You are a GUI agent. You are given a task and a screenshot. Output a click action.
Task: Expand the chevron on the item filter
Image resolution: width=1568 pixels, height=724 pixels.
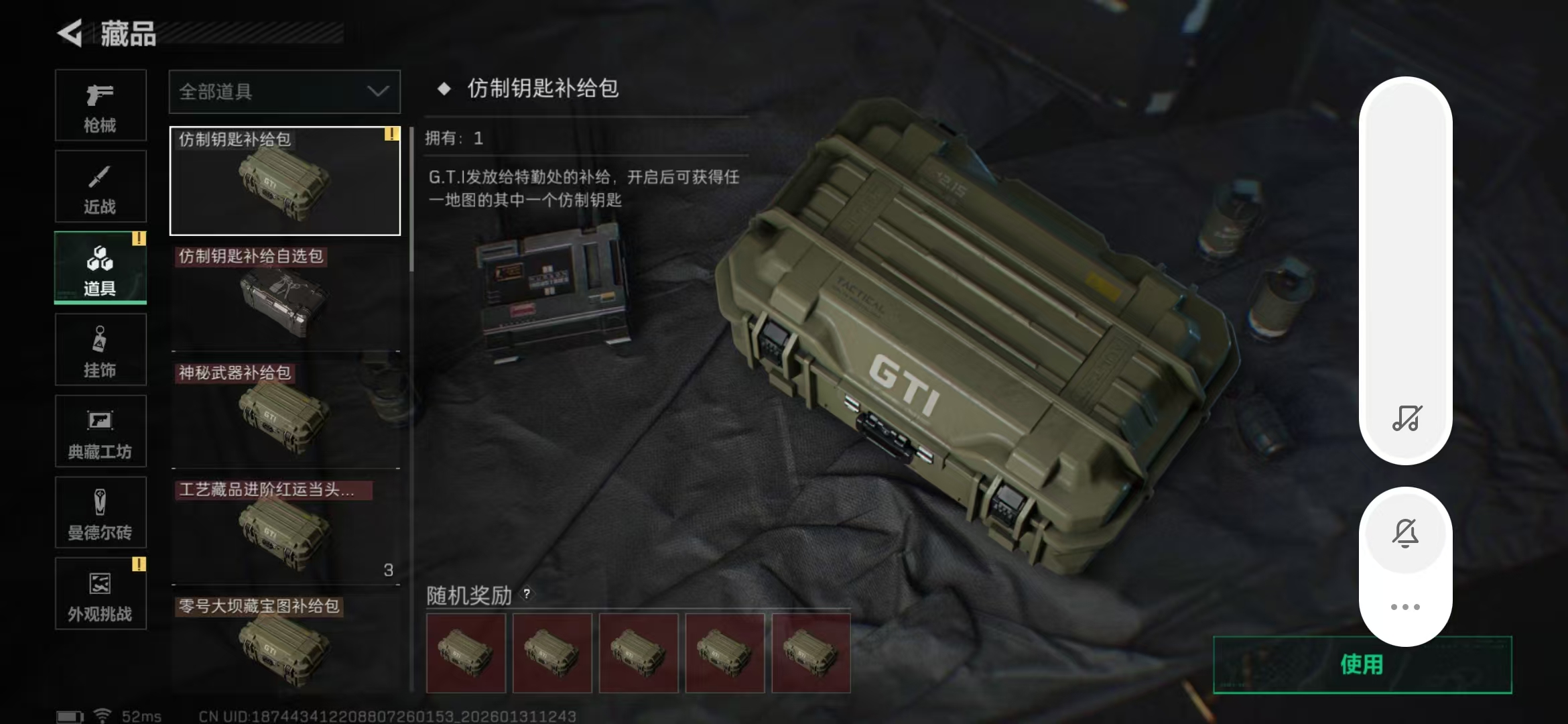pos(377,92)
